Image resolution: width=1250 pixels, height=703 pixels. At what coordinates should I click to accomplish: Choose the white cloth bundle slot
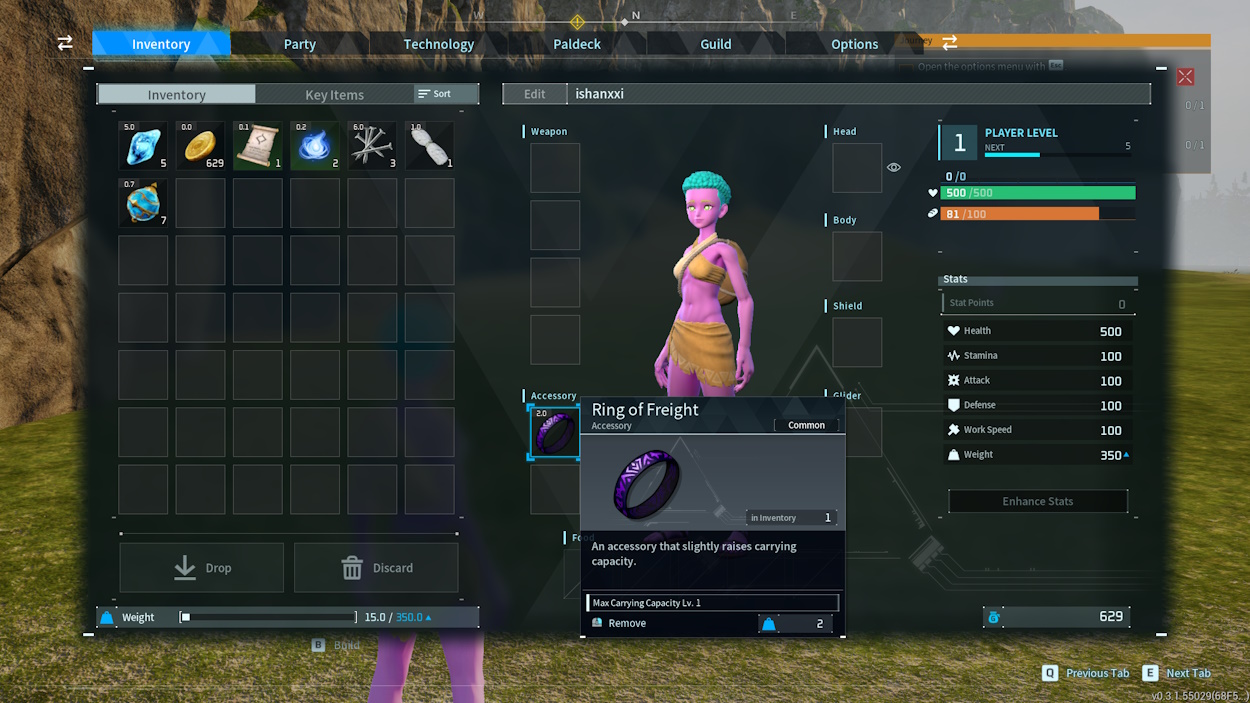coord(430,146)
